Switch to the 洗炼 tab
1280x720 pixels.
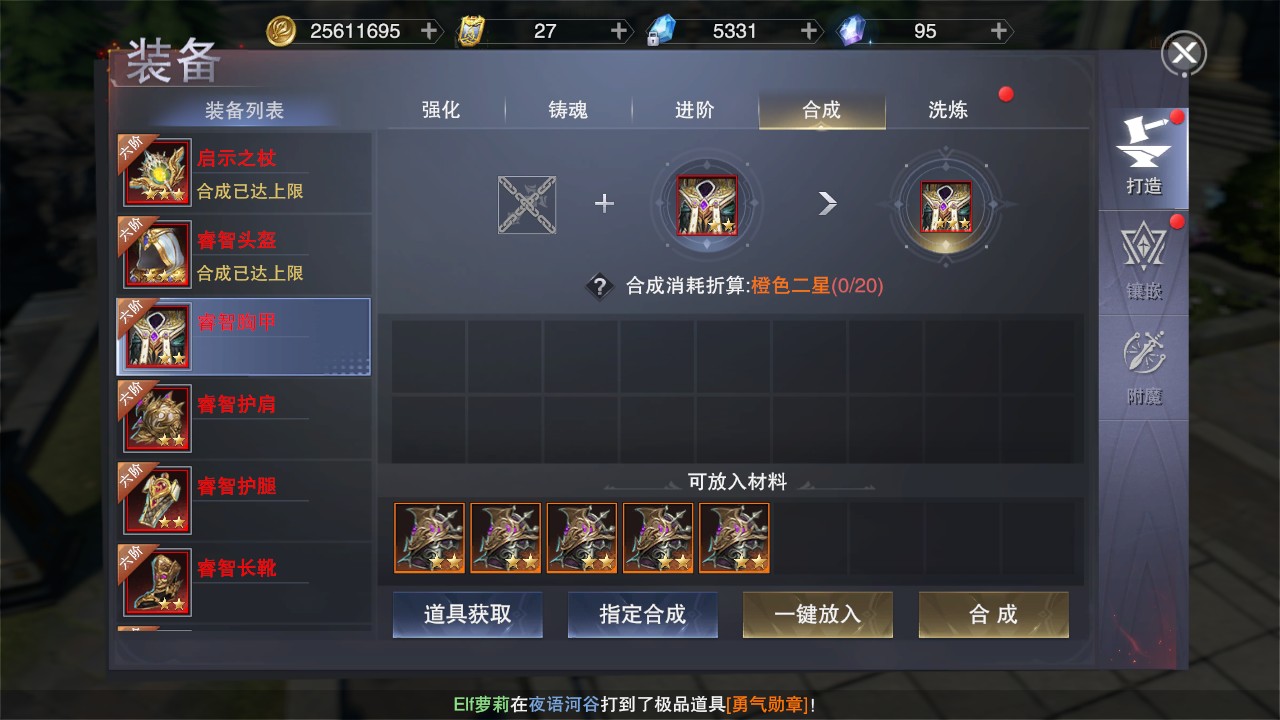pyautogui.click(x=948, y=110)
